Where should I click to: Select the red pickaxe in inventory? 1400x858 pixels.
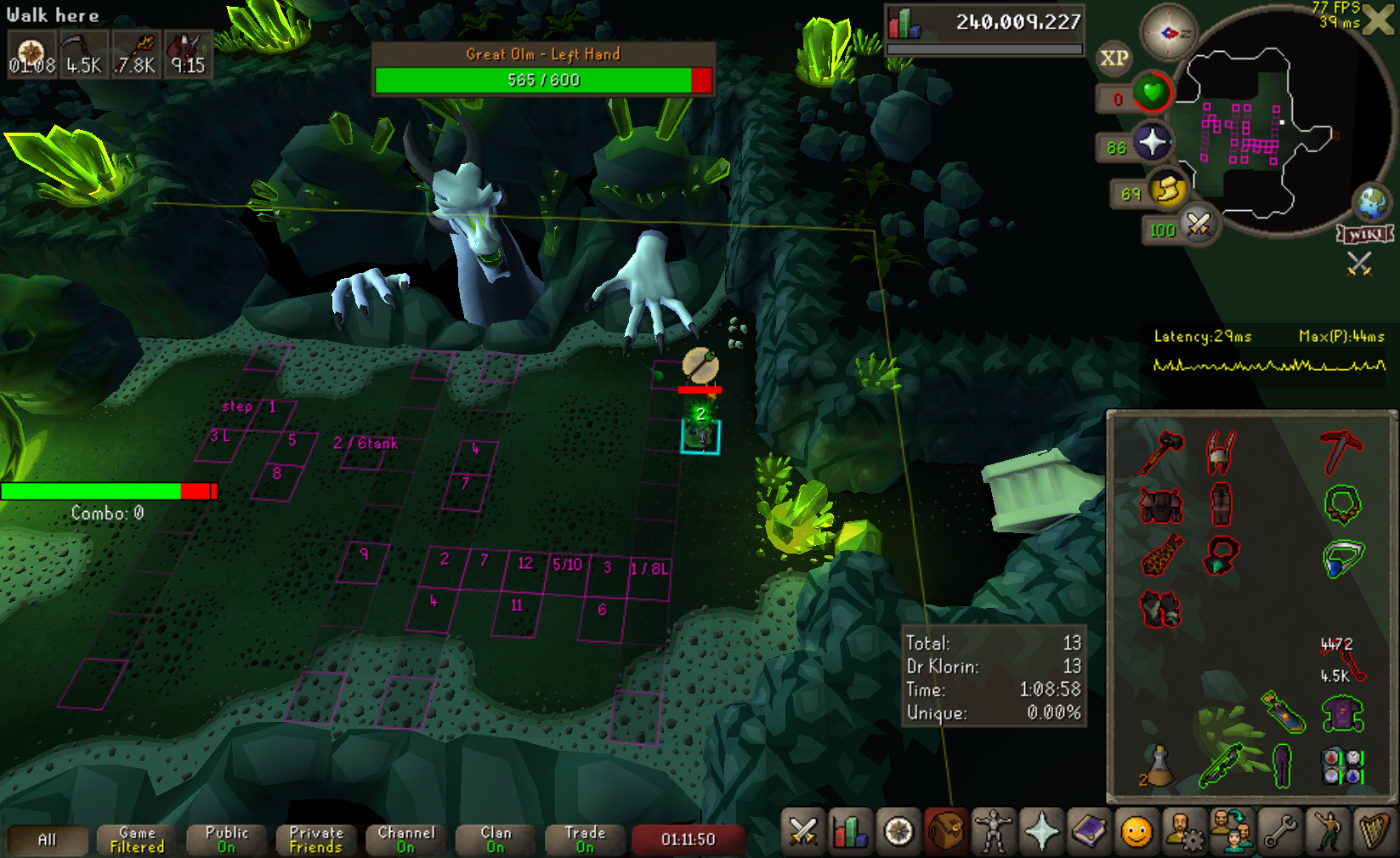[x=1341, y=451]
